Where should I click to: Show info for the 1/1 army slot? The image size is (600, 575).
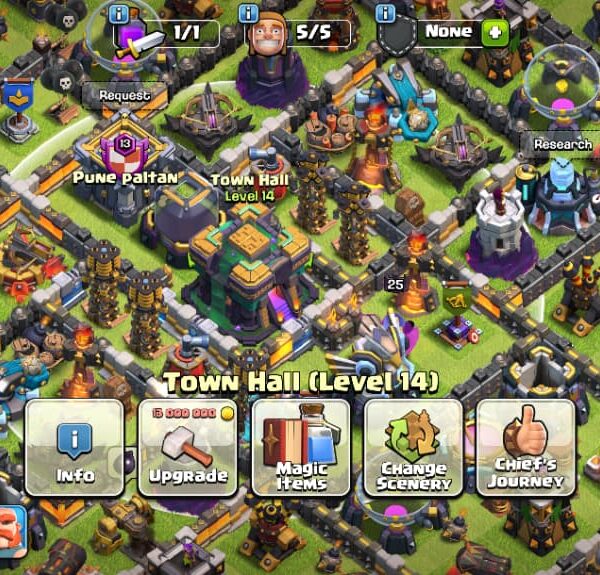tap(120, 13)
